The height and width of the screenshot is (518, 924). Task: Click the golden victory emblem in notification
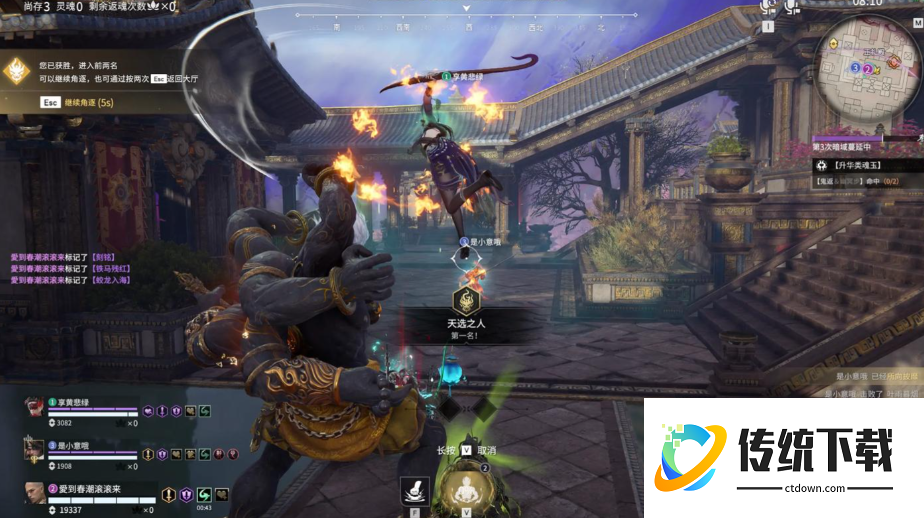coord(16,70)
